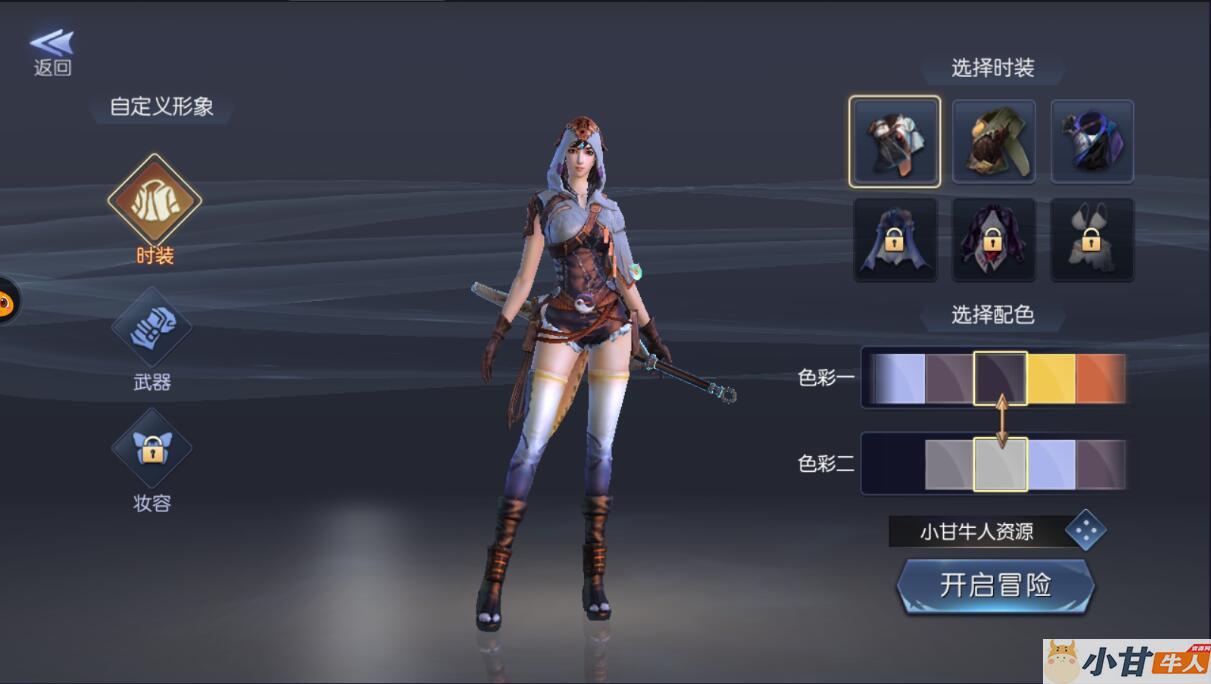Choose the yellow swatch in 色彩一
This screenshot has height=684, width=1211.
coord(1051,379)
